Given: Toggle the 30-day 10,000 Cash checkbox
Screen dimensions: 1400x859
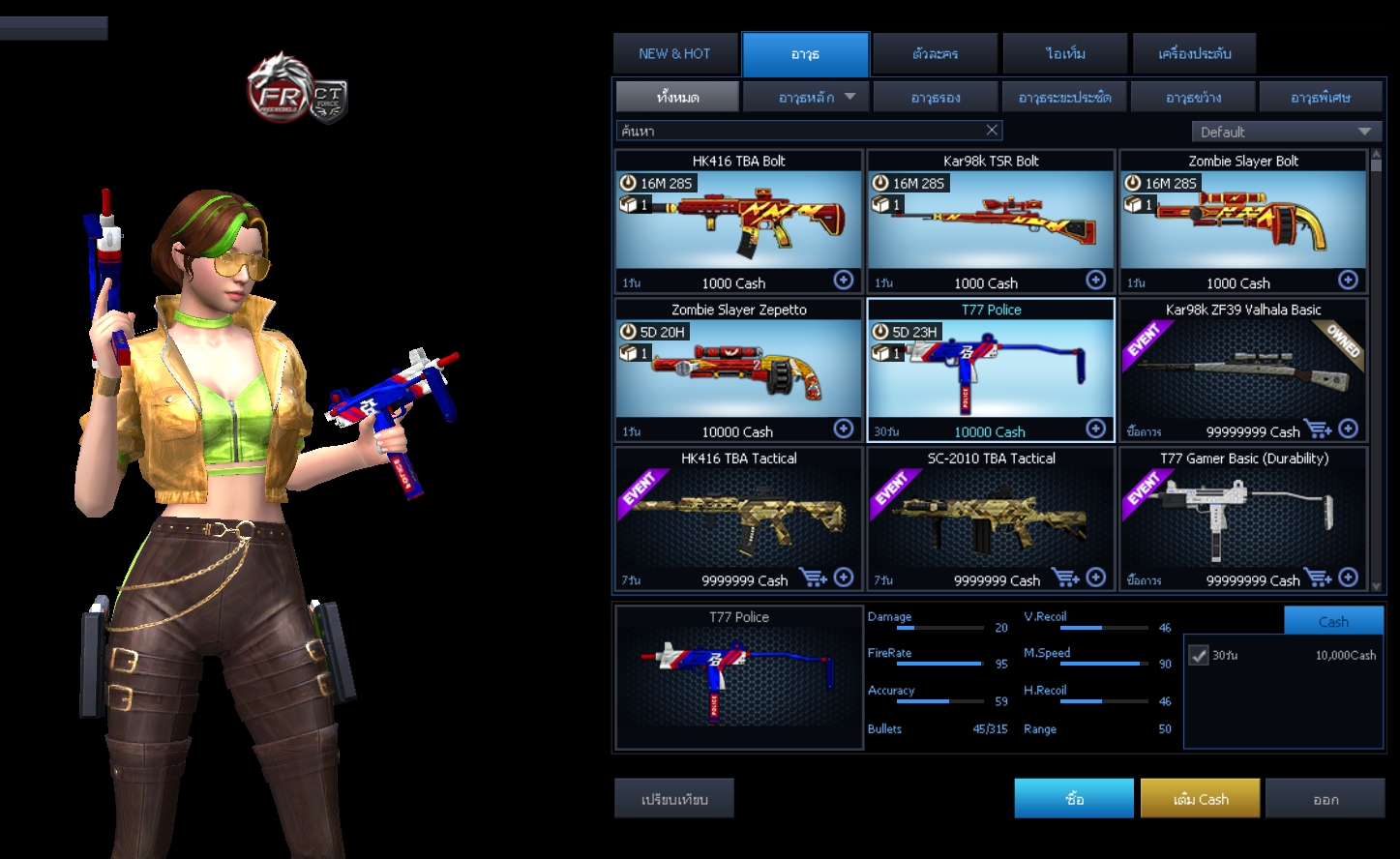Looking at the screenshot, I should point(1199,655).
